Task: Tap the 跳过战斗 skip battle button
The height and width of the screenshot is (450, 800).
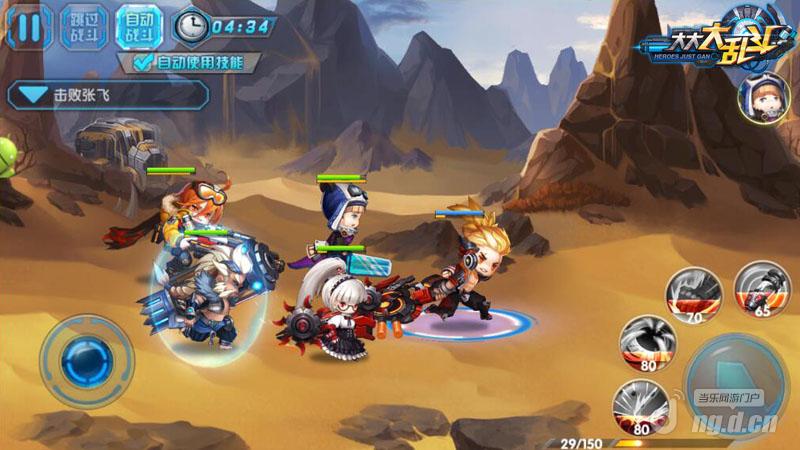Action: coord(84,26)
